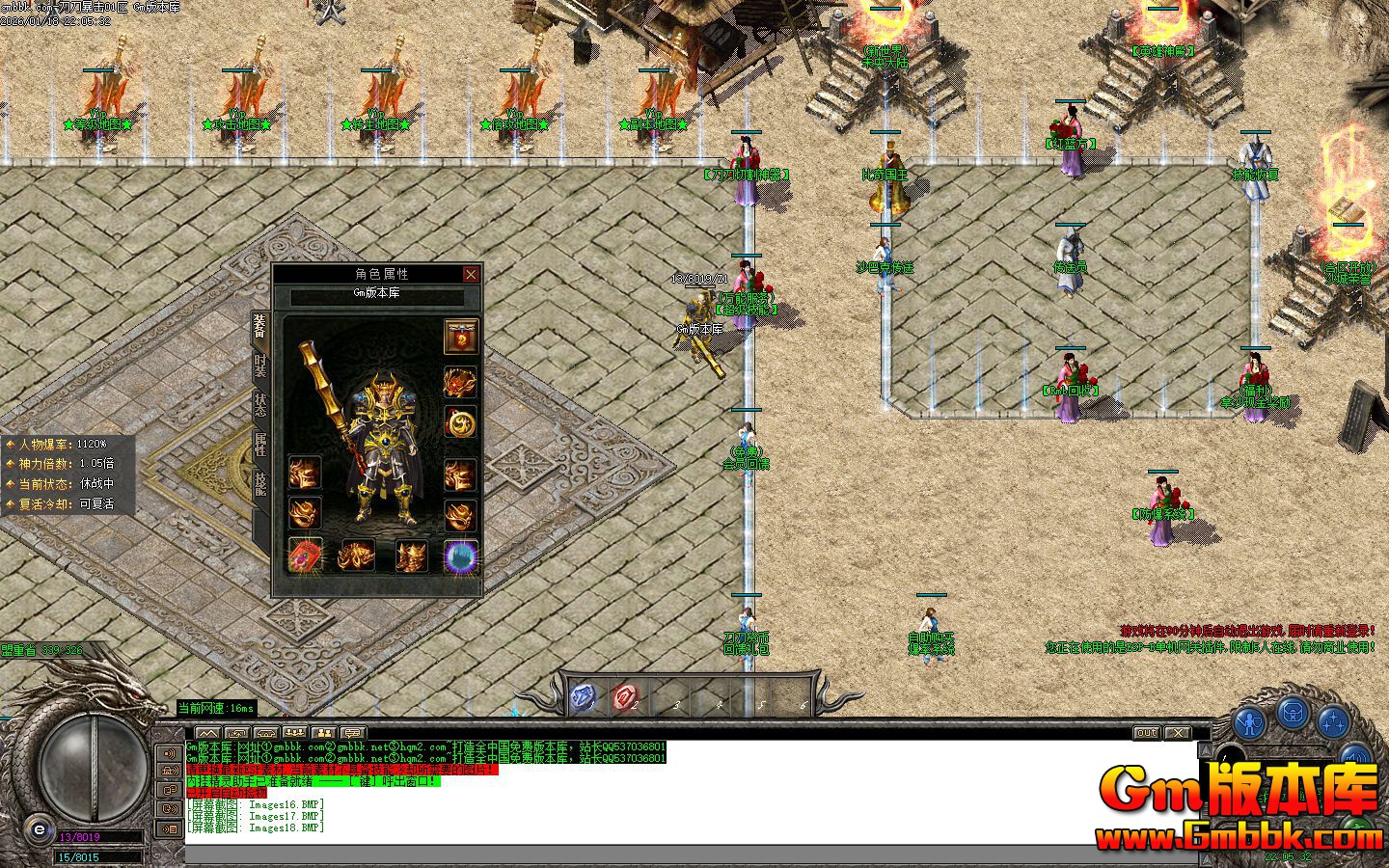
Task: Show the 属性 attributes tab
Action: pos(260,444)
